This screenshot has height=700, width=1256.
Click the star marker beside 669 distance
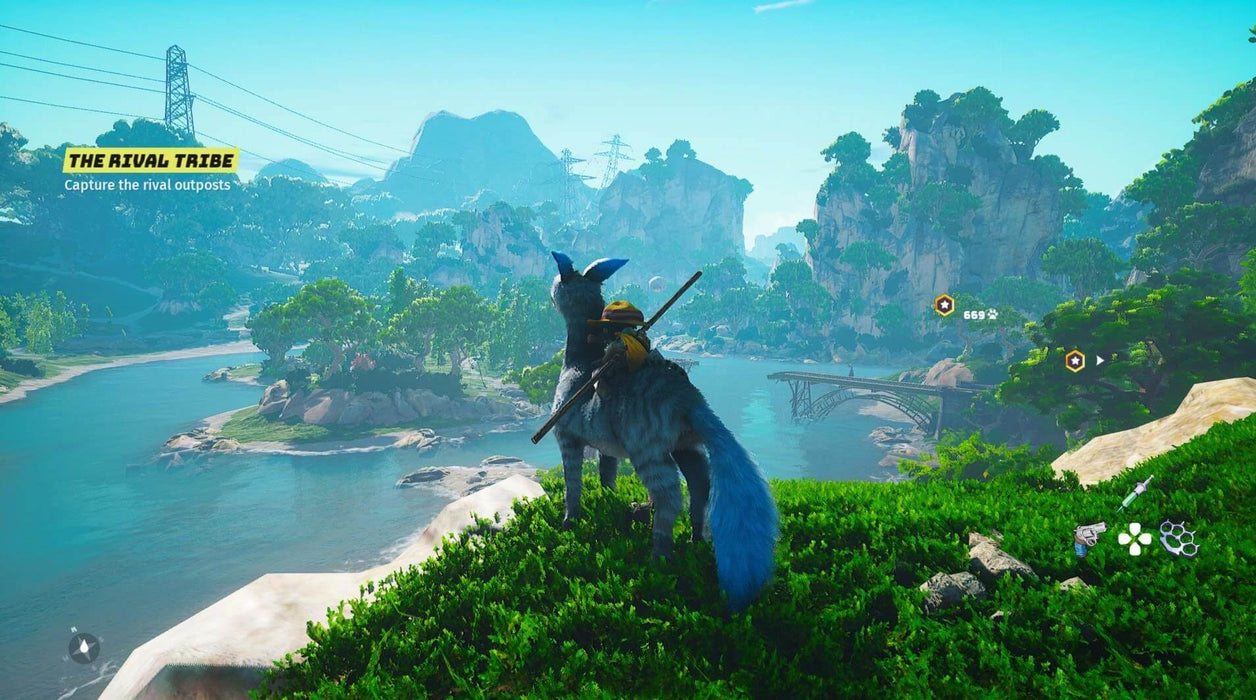pyautogui.click(x=944, y=305)
